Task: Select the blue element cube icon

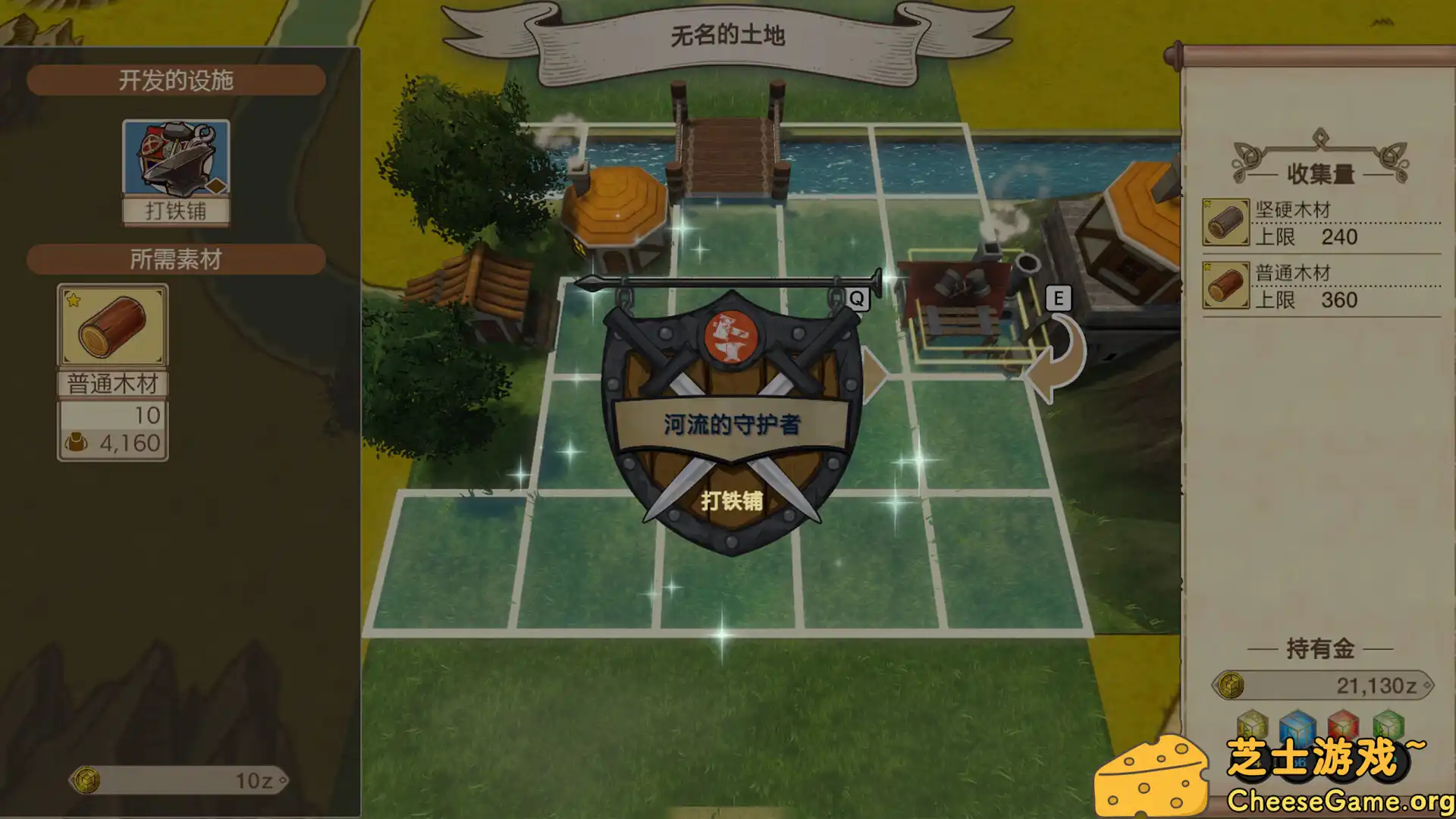Action: point(1297,724)
